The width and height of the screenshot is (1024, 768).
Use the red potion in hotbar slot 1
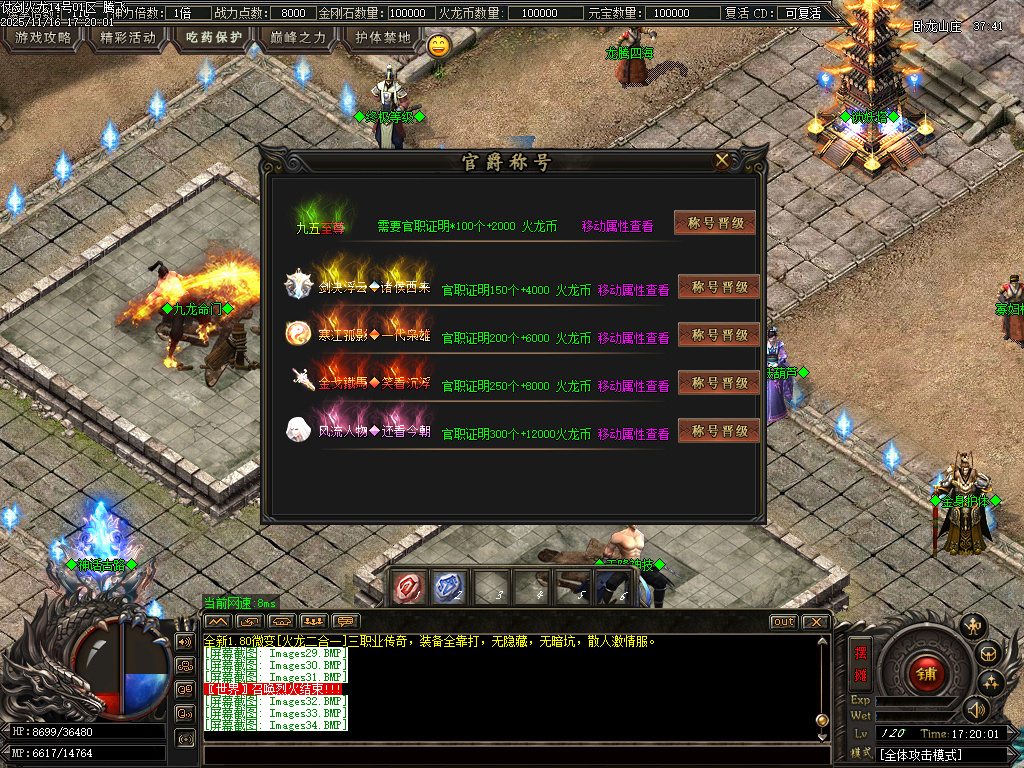[x=409, y=588]
